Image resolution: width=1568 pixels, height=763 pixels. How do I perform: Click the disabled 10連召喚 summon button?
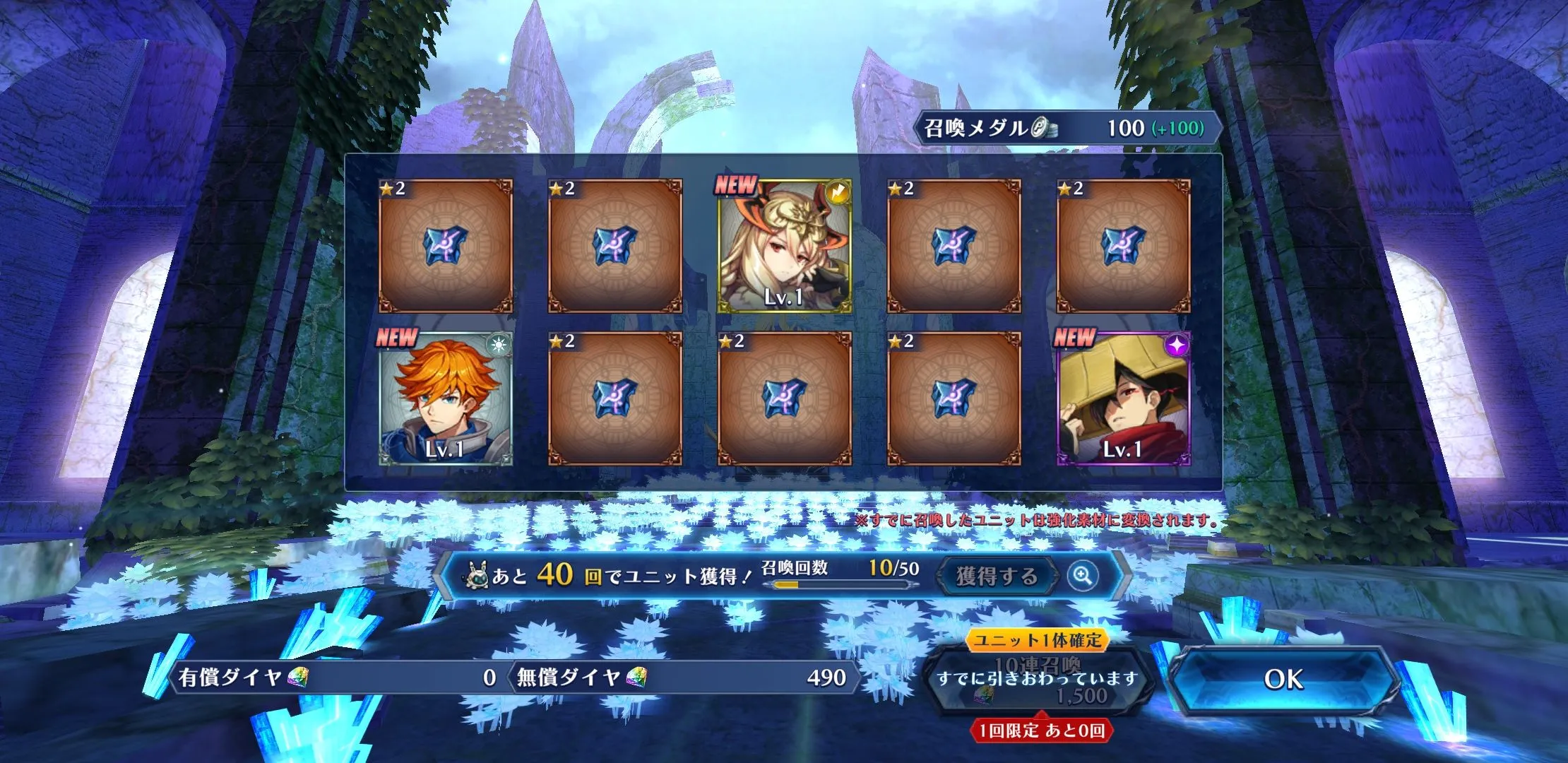(1038, 679)
